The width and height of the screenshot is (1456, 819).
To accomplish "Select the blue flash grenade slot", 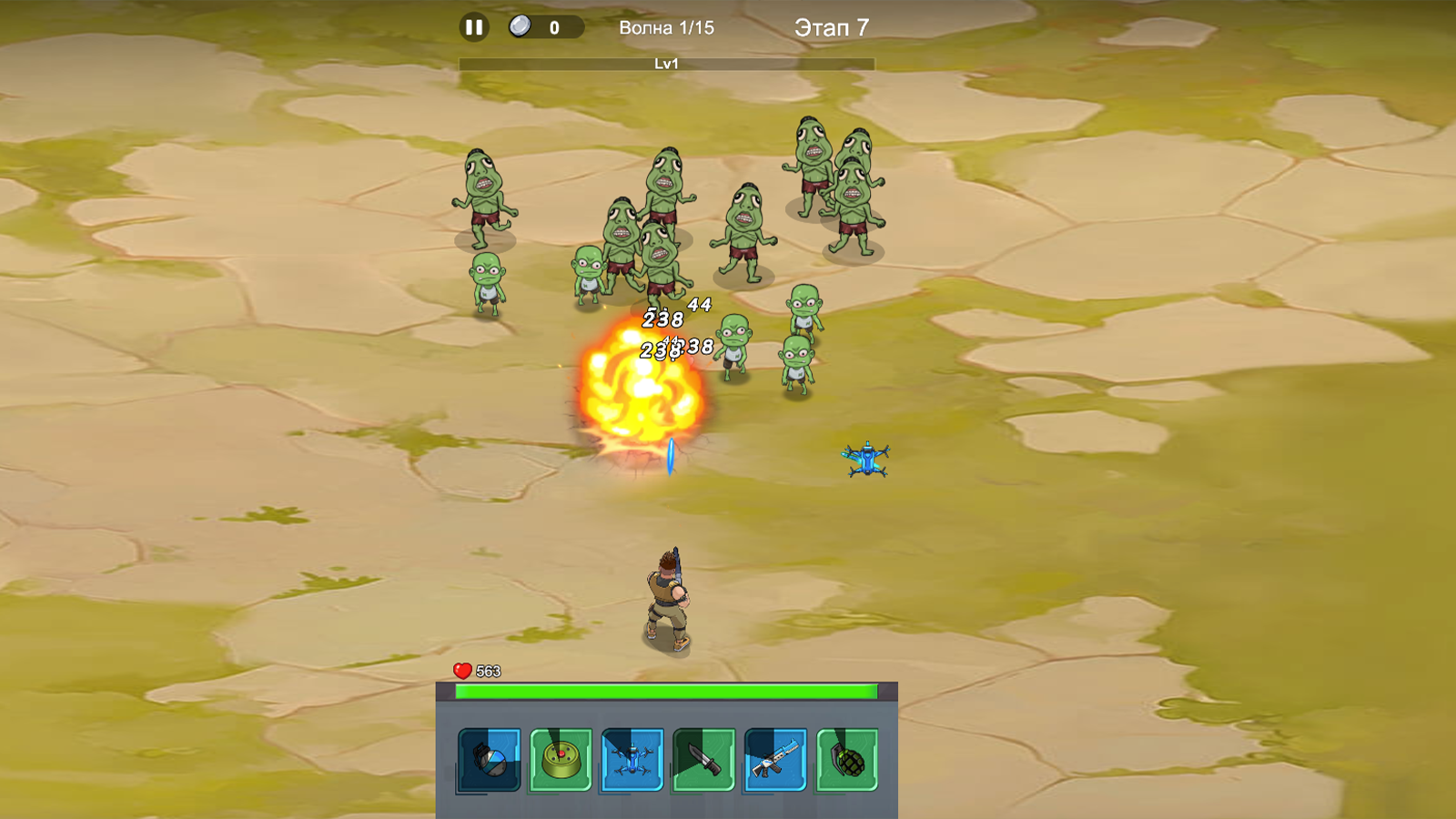I will pyautogui.click(x=490, y=760).
